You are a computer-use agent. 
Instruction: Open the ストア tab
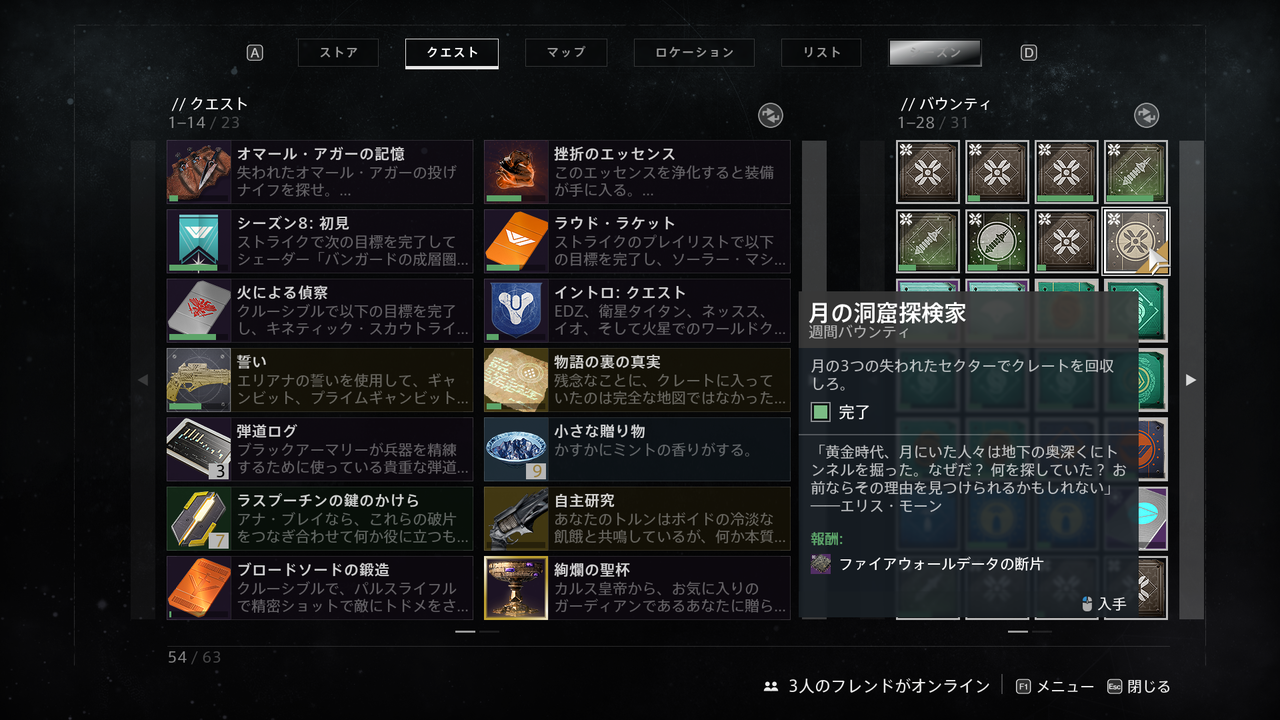point(337,53)
